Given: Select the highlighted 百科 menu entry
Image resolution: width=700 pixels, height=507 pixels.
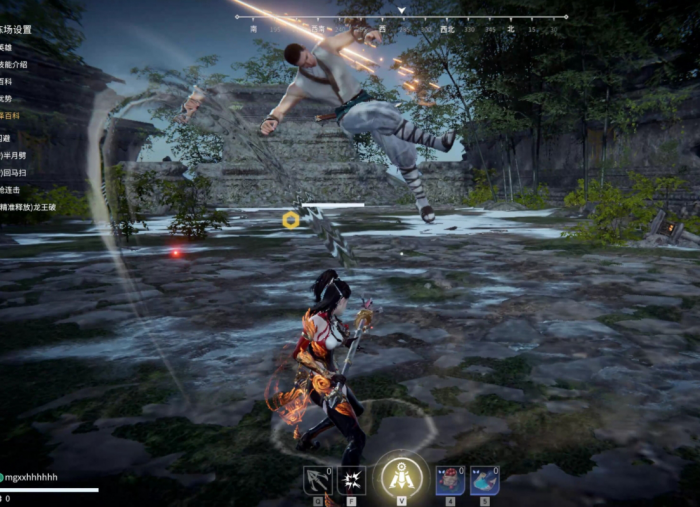Looking at the screenshot, I should [9, 116].
